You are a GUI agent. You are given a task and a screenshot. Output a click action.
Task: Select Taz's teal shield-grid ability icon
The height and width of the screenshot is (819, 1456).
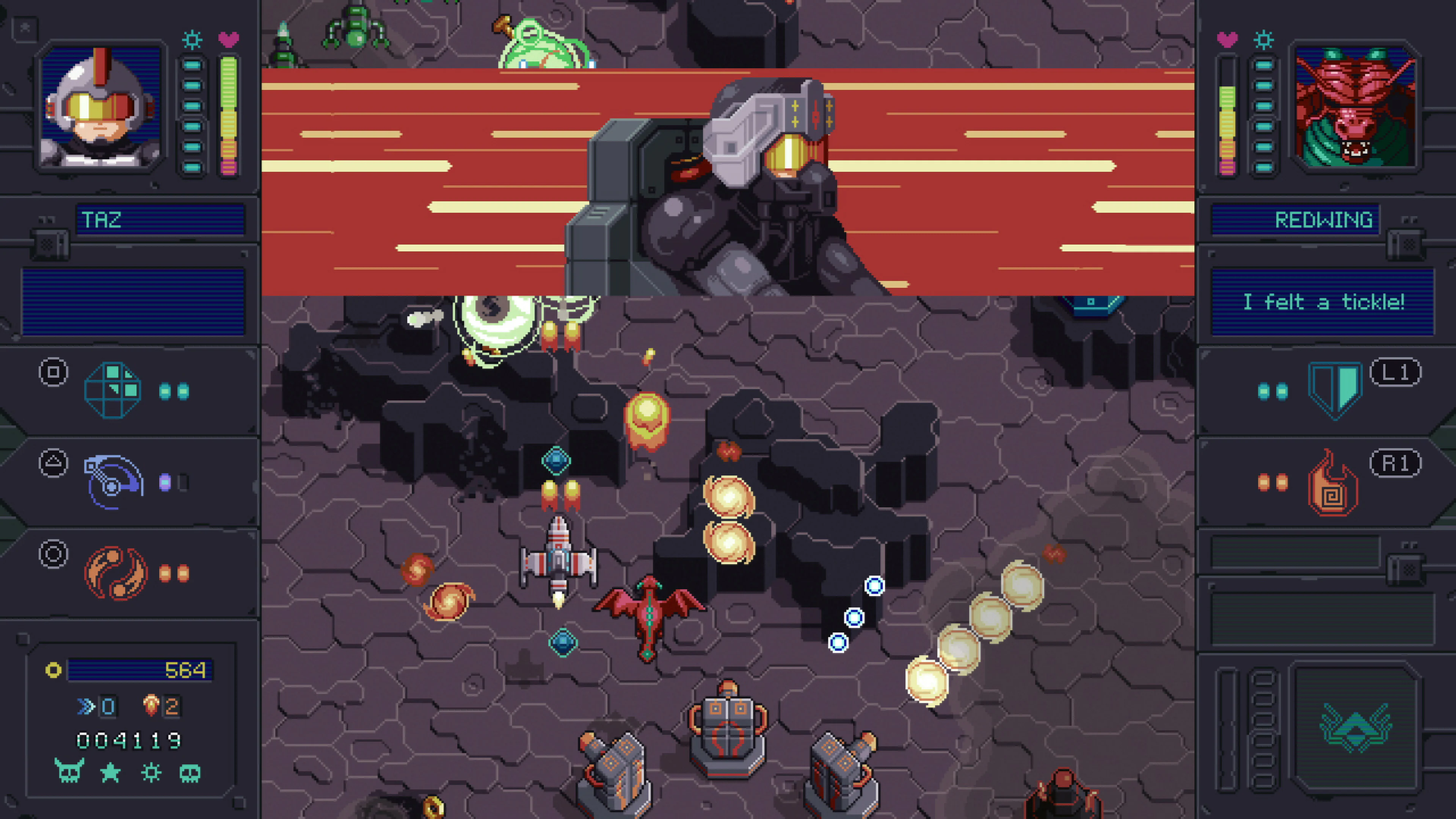(x=113, y=390)
